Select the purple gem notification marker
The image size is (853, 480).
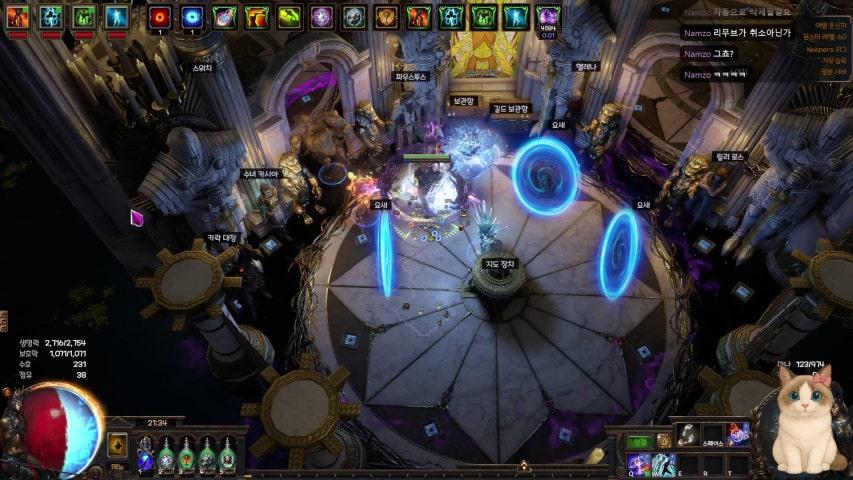coord(137,217)
